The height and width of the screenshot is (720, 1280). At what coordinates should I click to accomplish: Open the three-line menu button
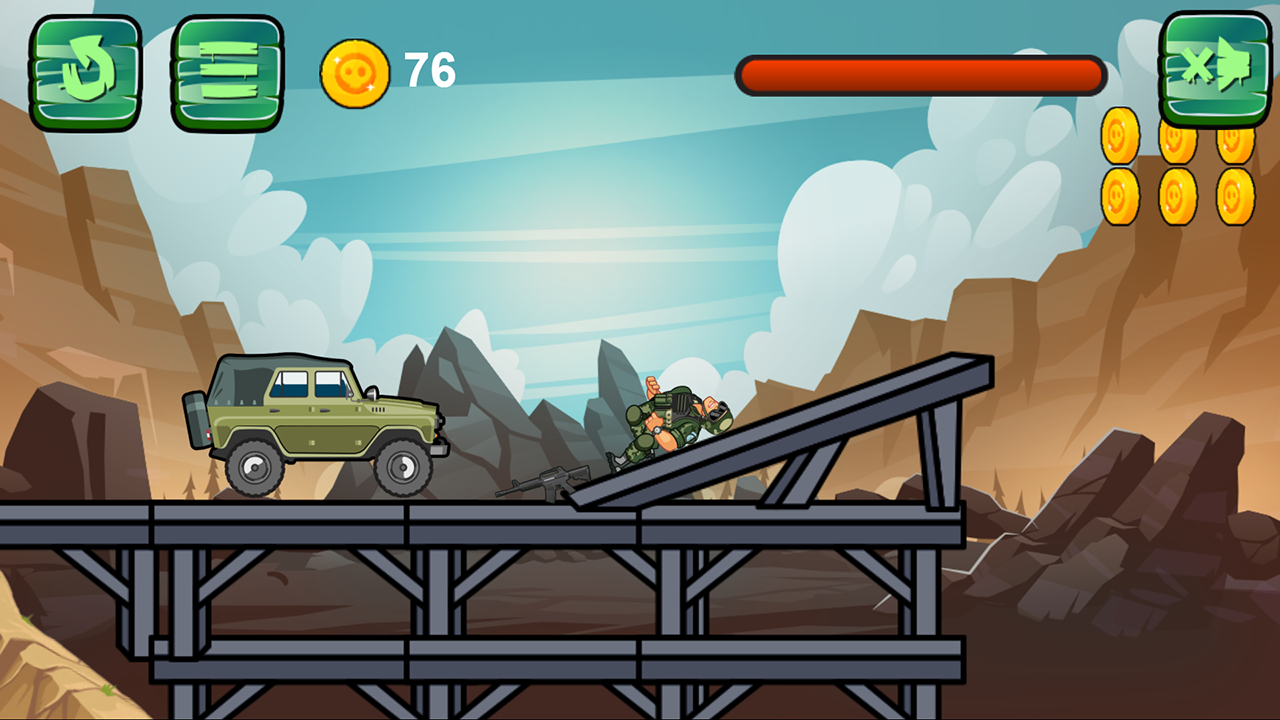click(x=227, y=73)
